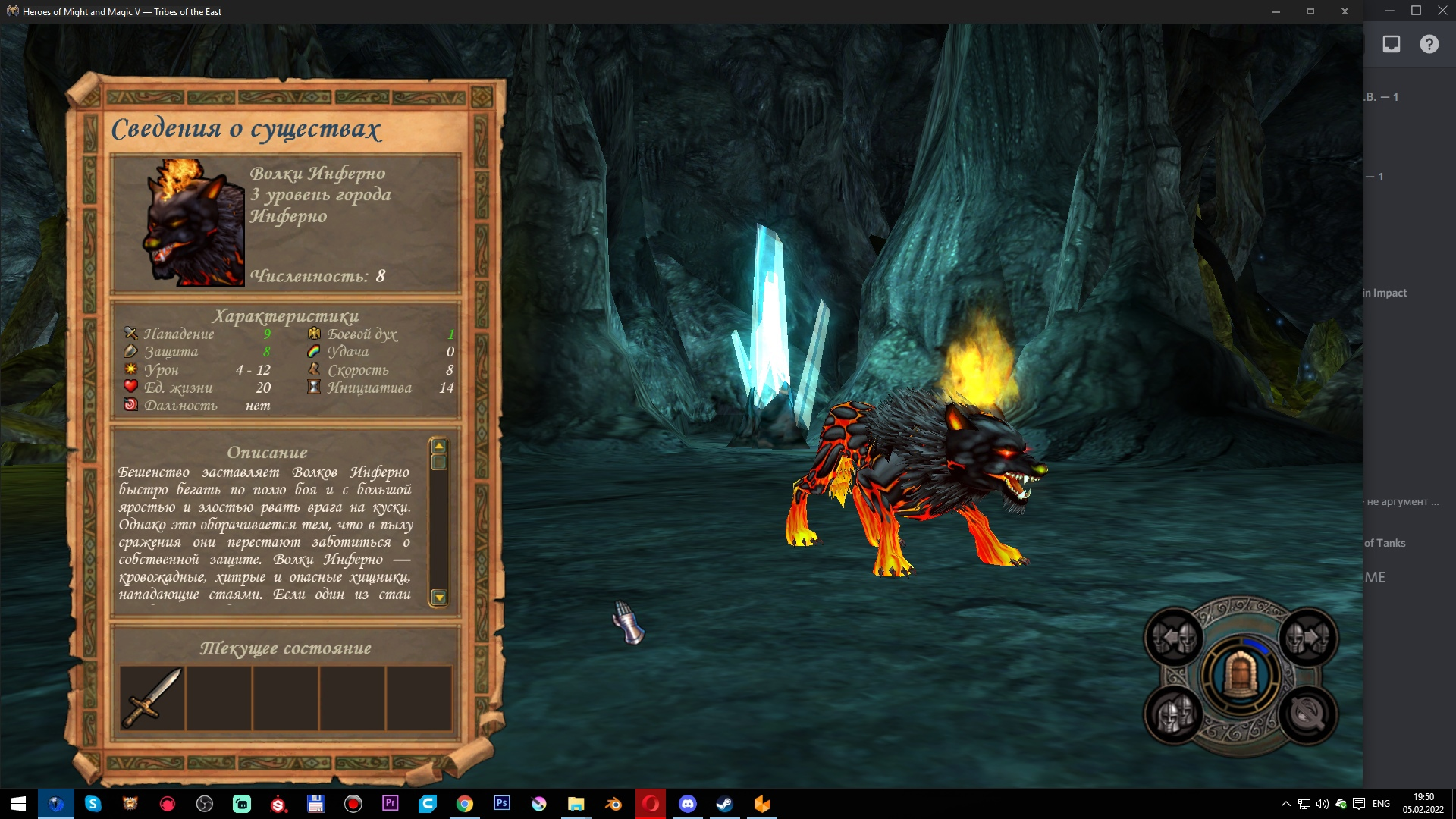Show the previous creature with the left-arrow helmets
This screenshot has width=1456, height=819.
(x=1174, y=639)
